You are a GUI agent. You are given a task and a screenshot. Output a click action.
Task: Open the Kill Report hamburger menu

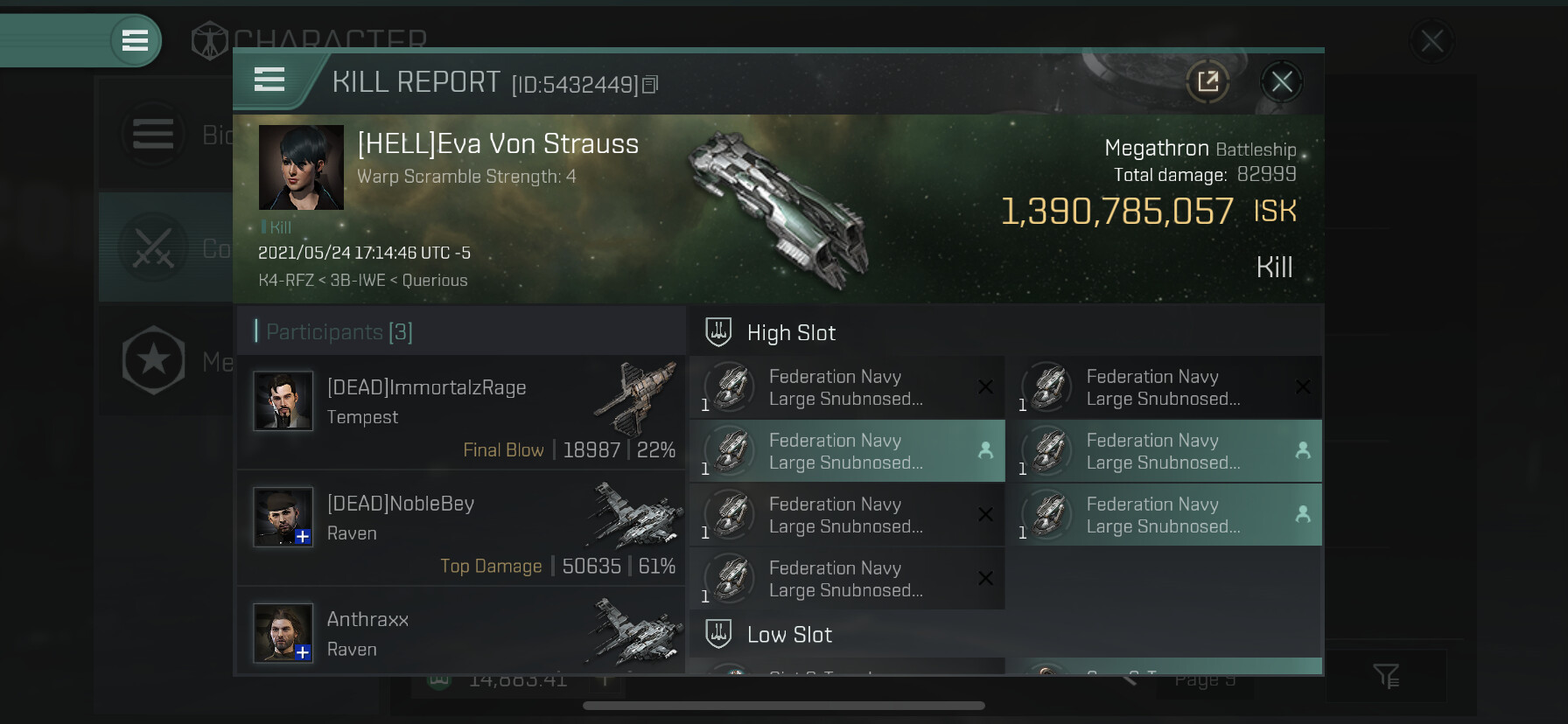point(269,80)
